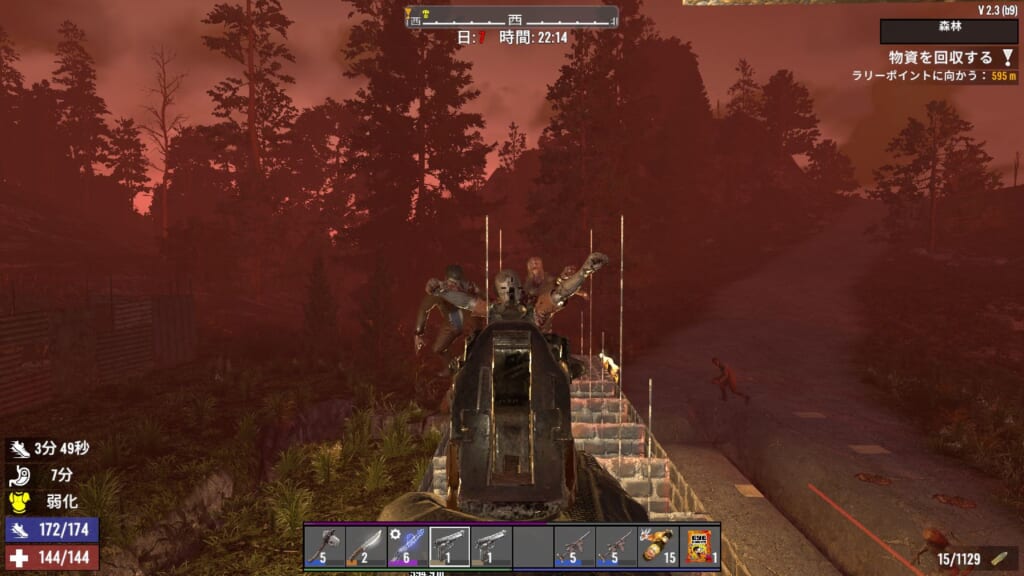Image resolution: width=1024 pixels, height=576 pixels.
Task: Pick the bottle stack of 15
Action: [x=658, y=547]
